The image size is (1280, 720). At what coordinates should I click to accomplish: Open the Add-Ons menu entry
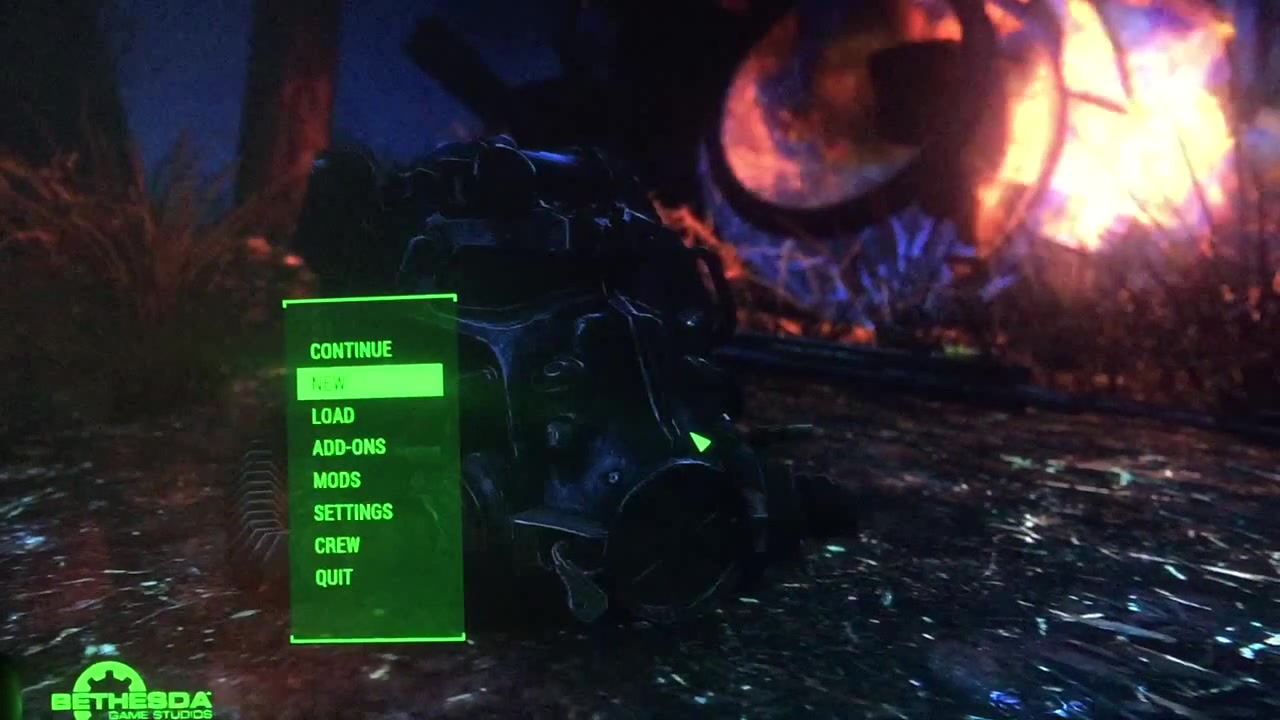348,447
